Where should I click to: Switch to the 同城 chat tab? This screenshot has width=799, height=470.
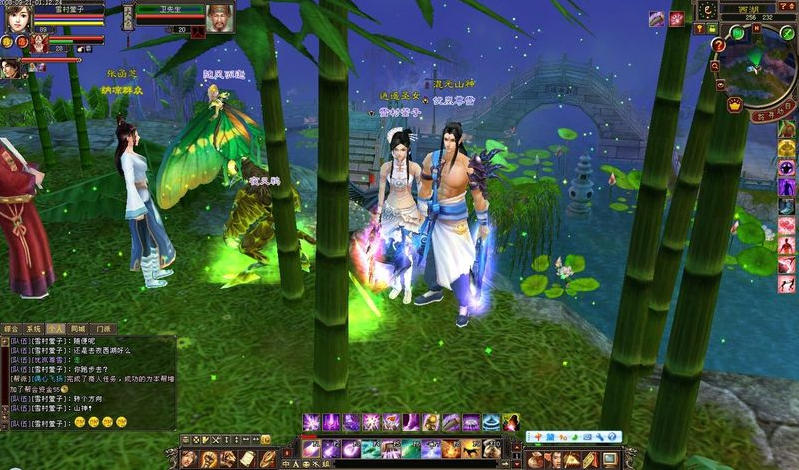[x=78, y=328]
